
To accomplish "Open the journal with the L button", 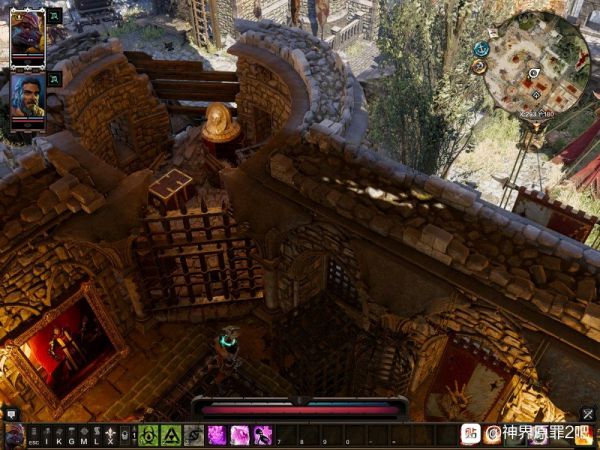I will tap(96, 436).
